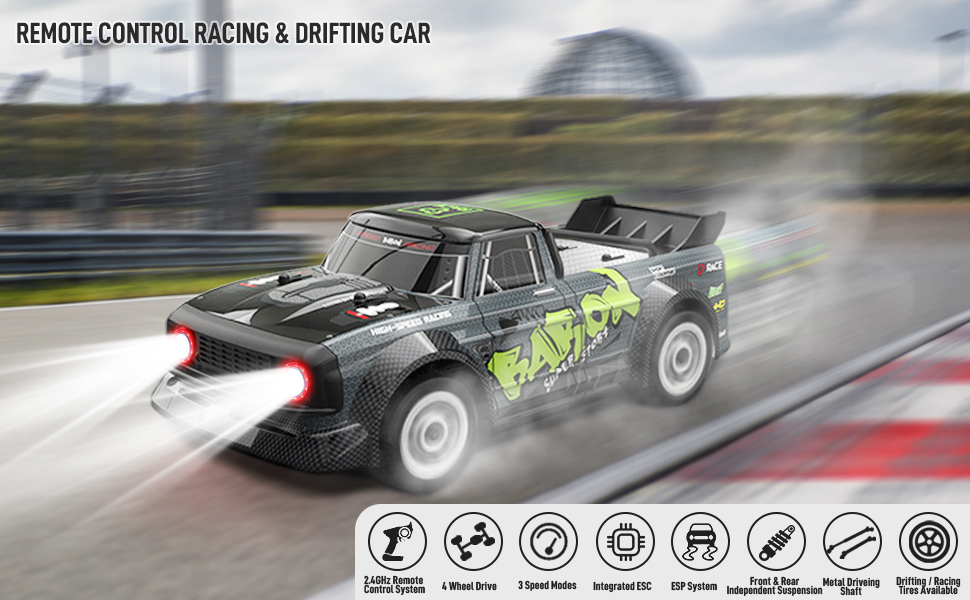Select the ESP System car icon
The height and width of the screenshot is (600, 970).
pyautogui.click(x=700, y=541)
